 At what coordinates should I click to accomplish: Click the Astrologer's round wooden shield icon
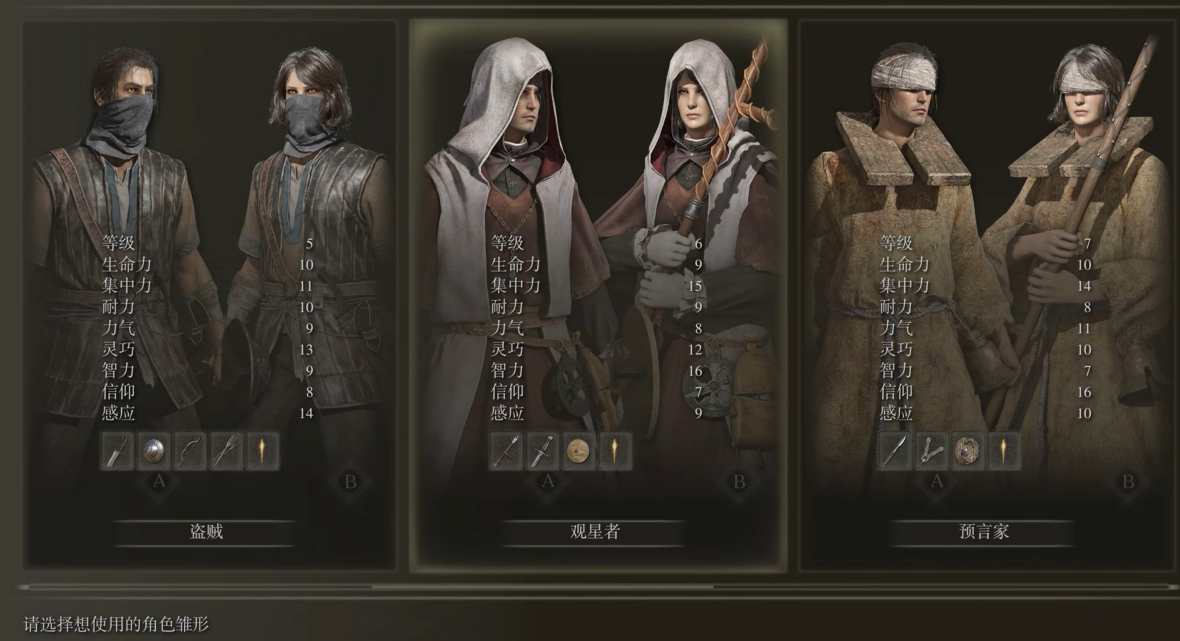[579, 451]
